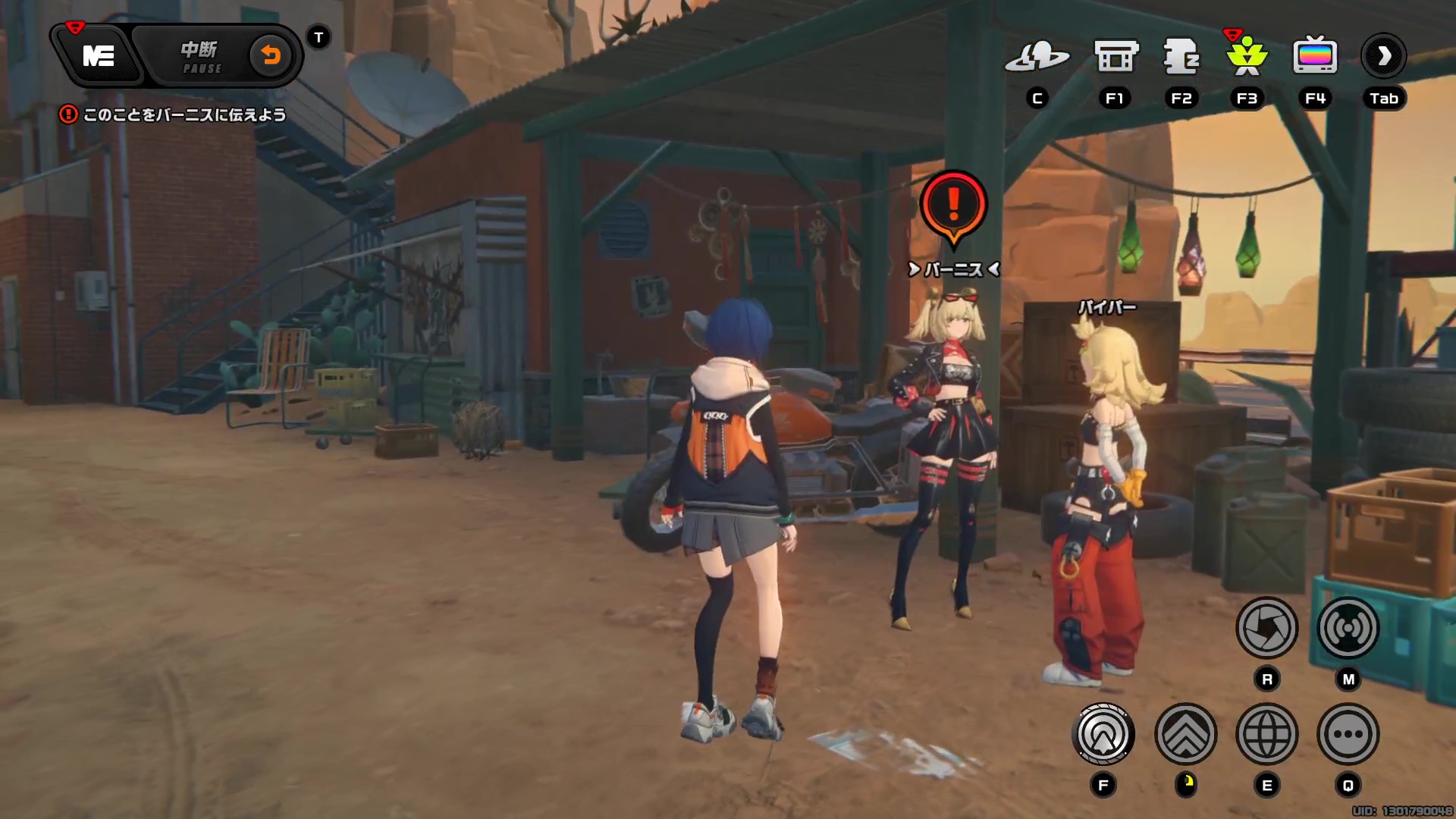This screenshot has height=819, width=1456.
Task: Click the T key badge beside the pause bar
Action: (x=318, y=35)
